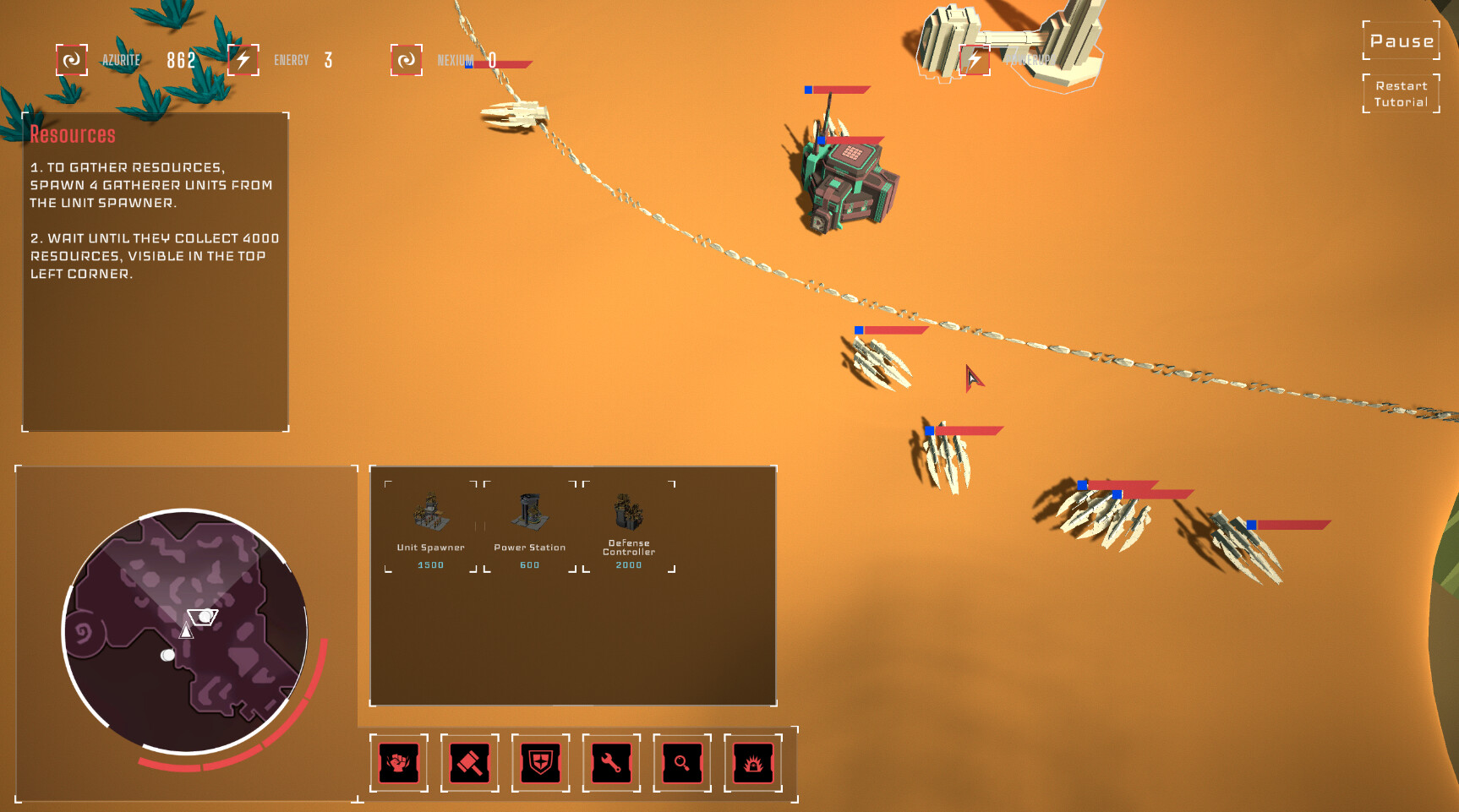Select the shield defend icon
Screen dimensions: 1459x812
click(x=541, y=763)
